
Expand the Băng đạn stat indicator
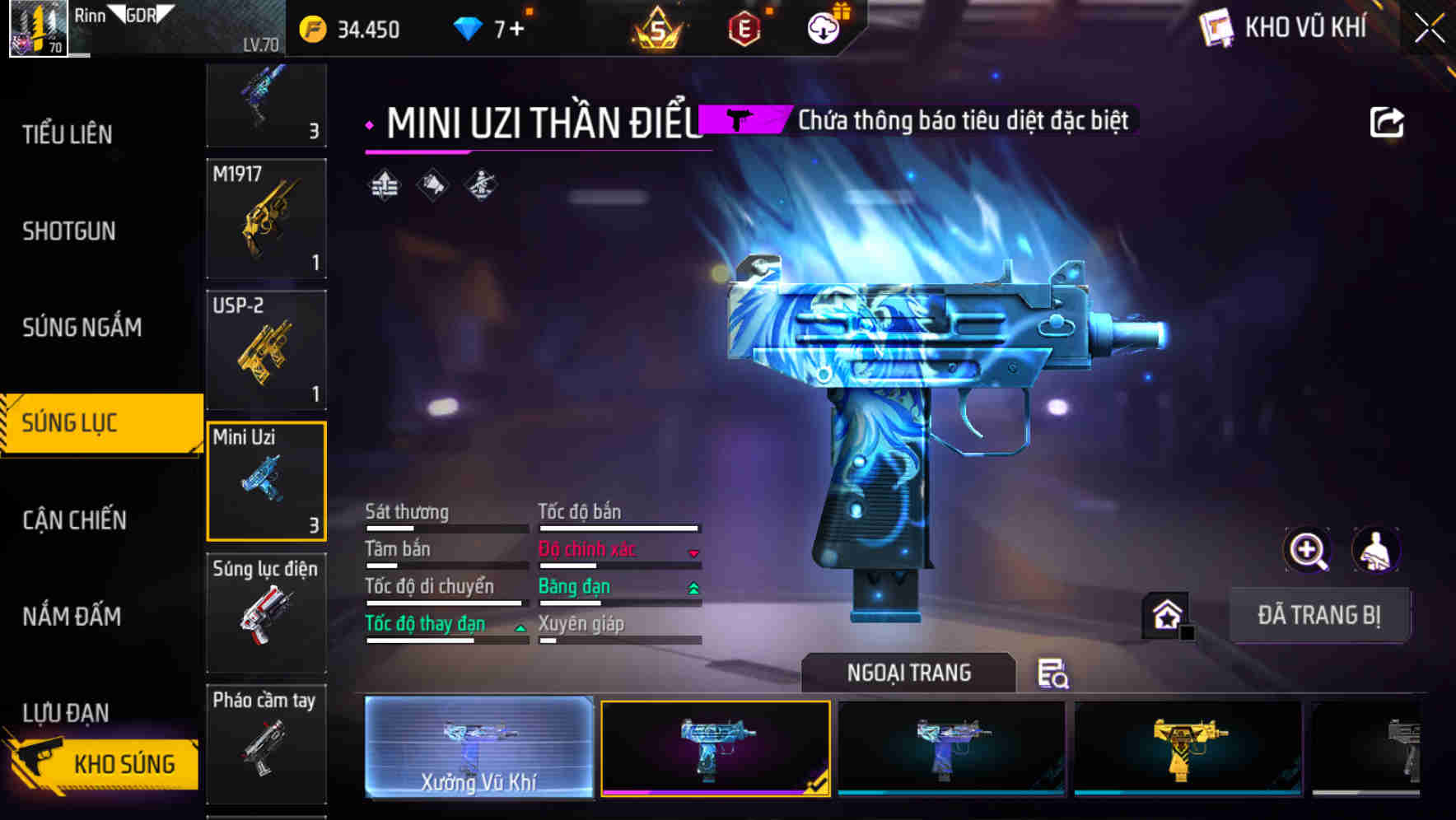pos(693,589)
